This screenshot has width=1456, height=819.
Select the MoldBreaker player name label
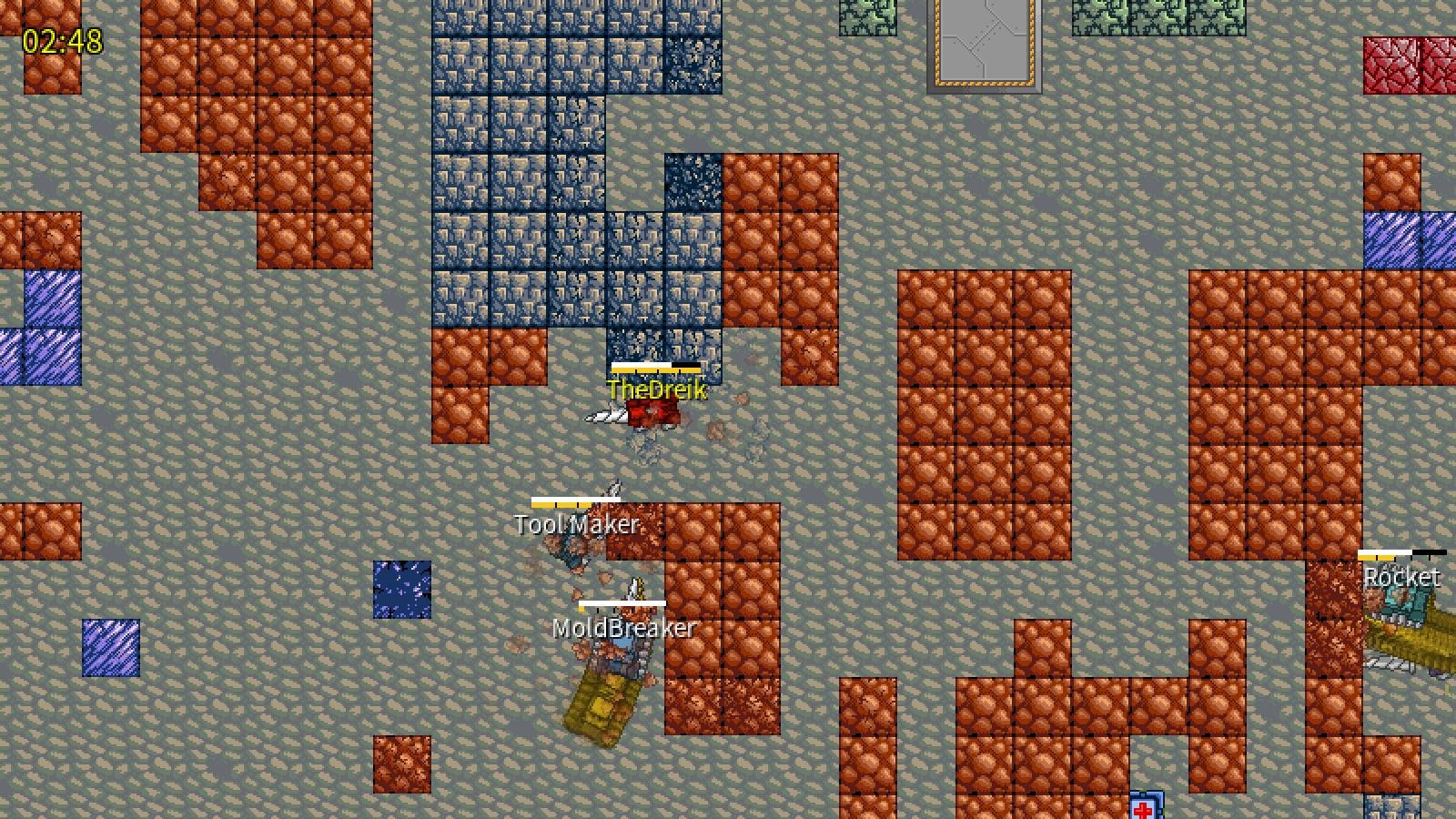(x=622, y=627)
